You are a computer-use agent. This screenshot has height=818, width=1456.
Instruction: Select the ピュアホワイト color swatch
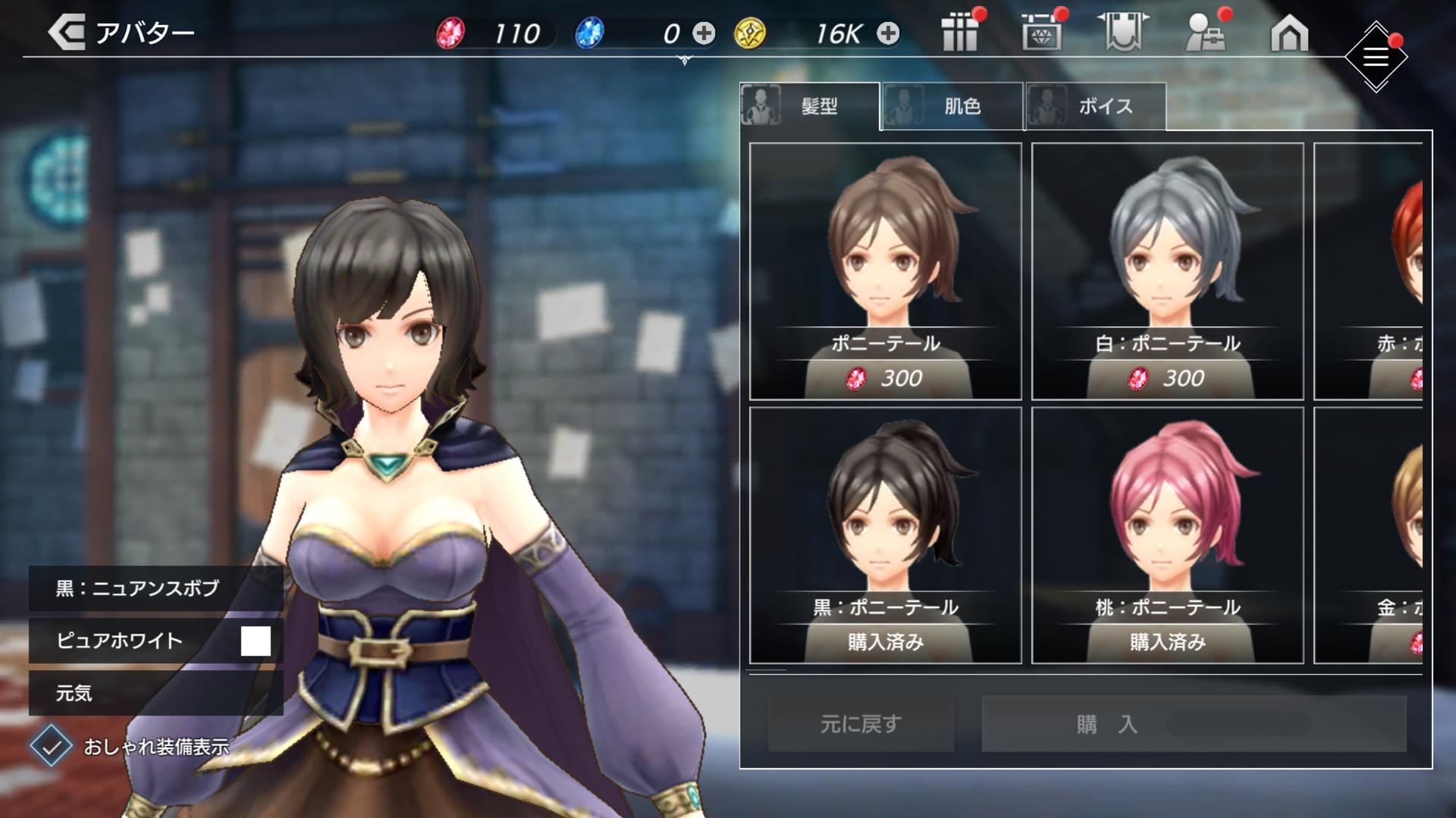[256, 641]
